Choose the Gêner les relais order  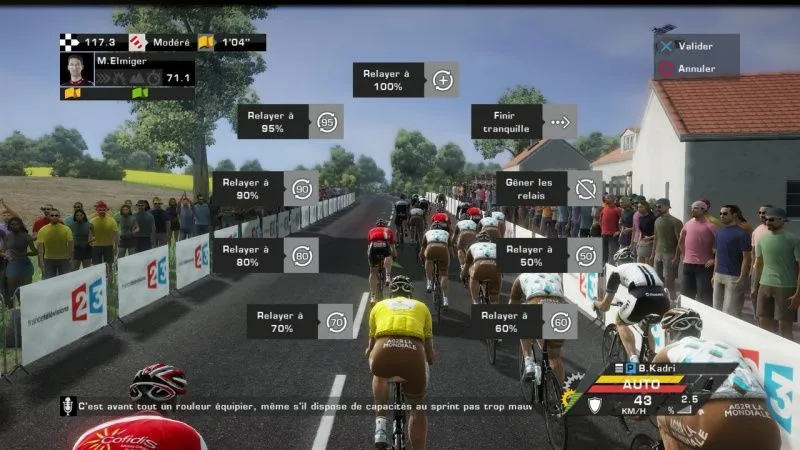pyautogui.click(x=549, y=188)
